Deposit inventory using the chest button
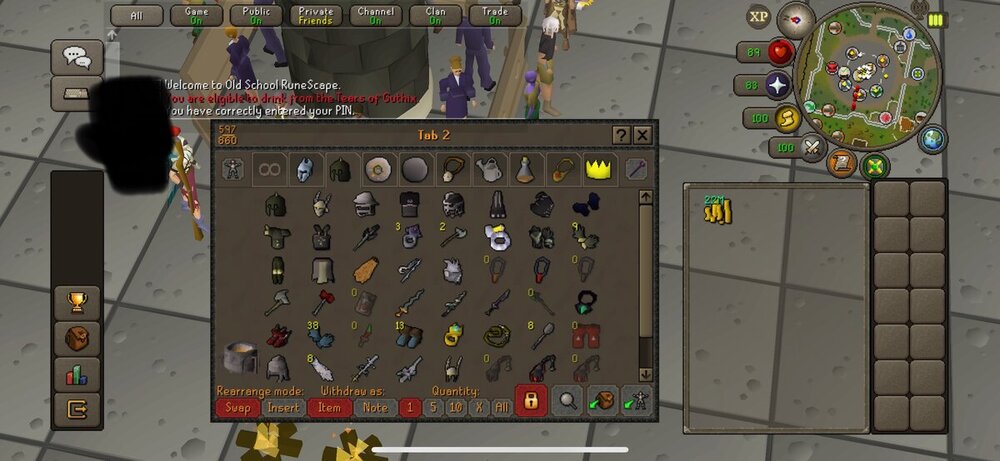This screenshot has height=461, width=1000. tap(602, 401)
